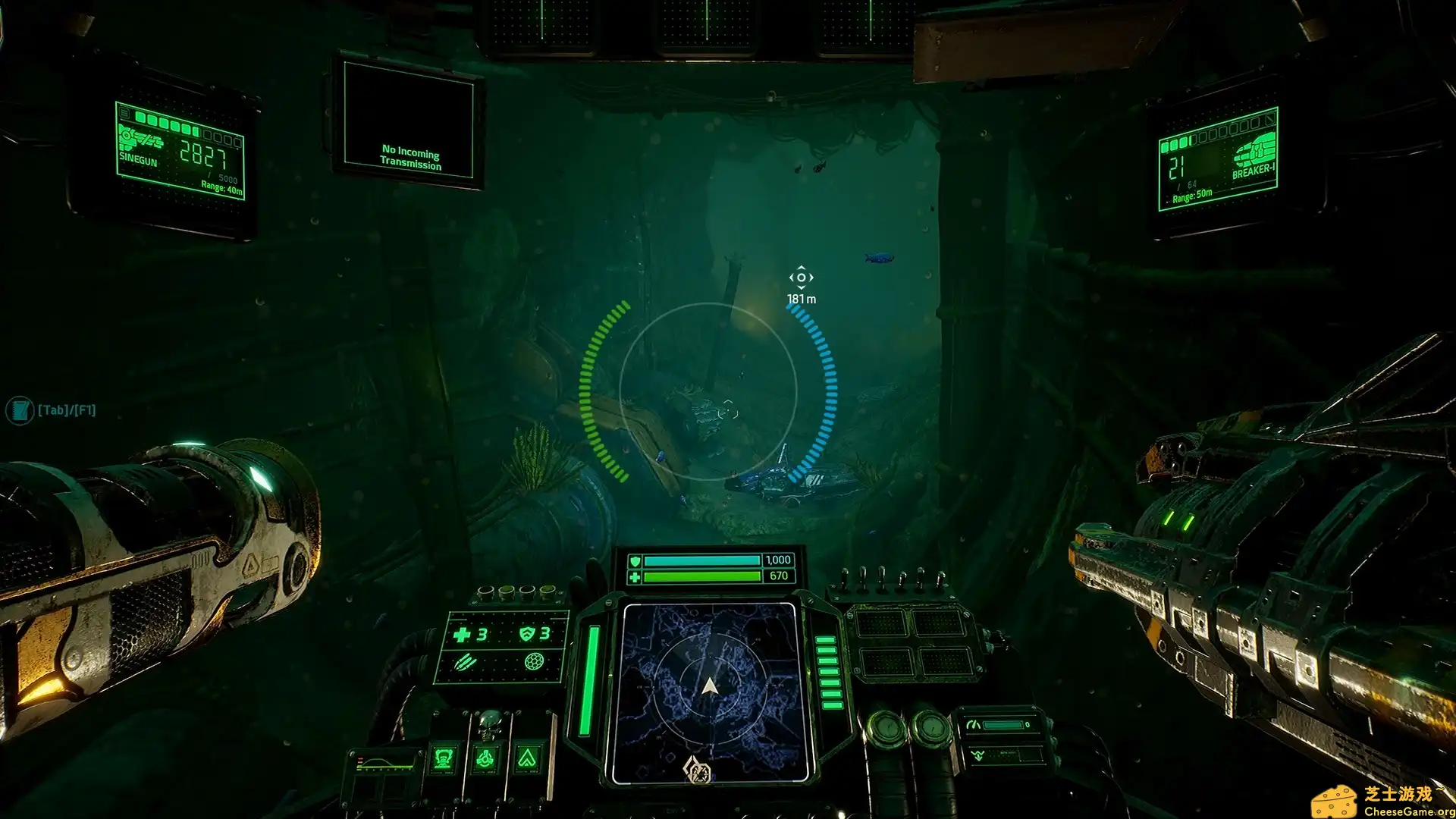Select the hexagonal mine icon
Image resolution: width=1456 pixels, height=819 pixels.
[x=533, y=663]
